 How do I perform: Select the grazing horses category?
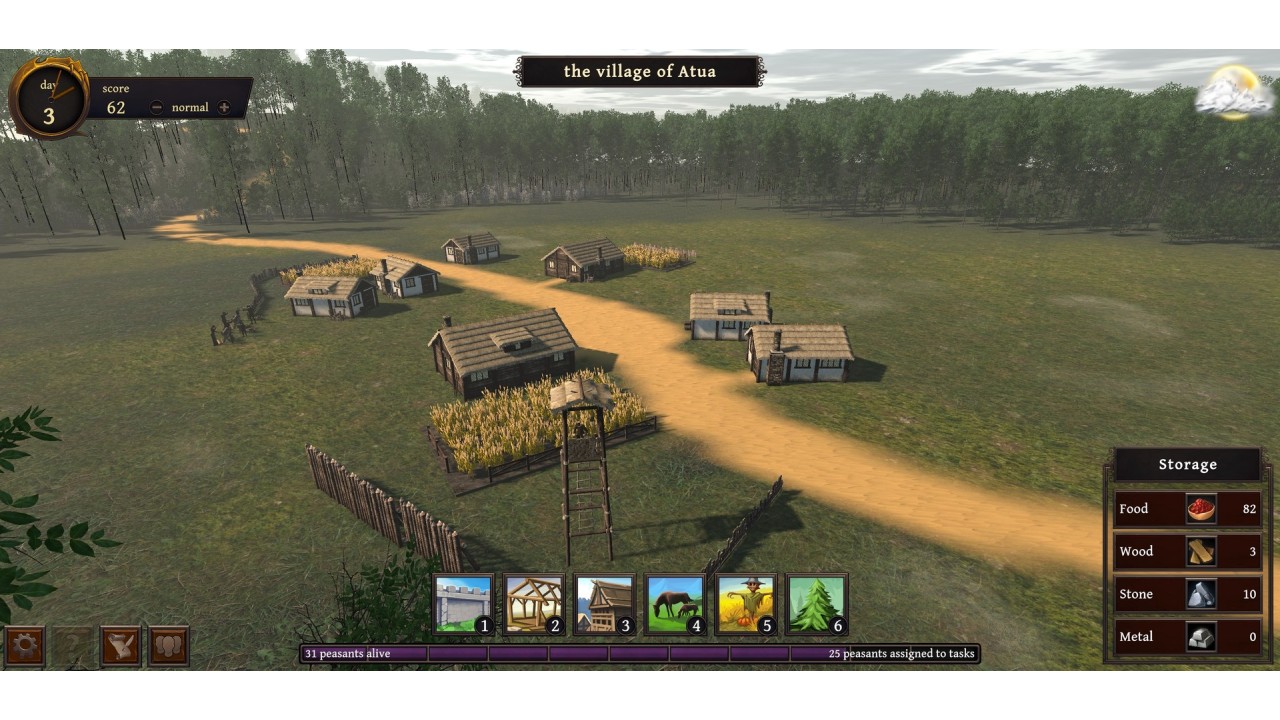tap(676, 604)
